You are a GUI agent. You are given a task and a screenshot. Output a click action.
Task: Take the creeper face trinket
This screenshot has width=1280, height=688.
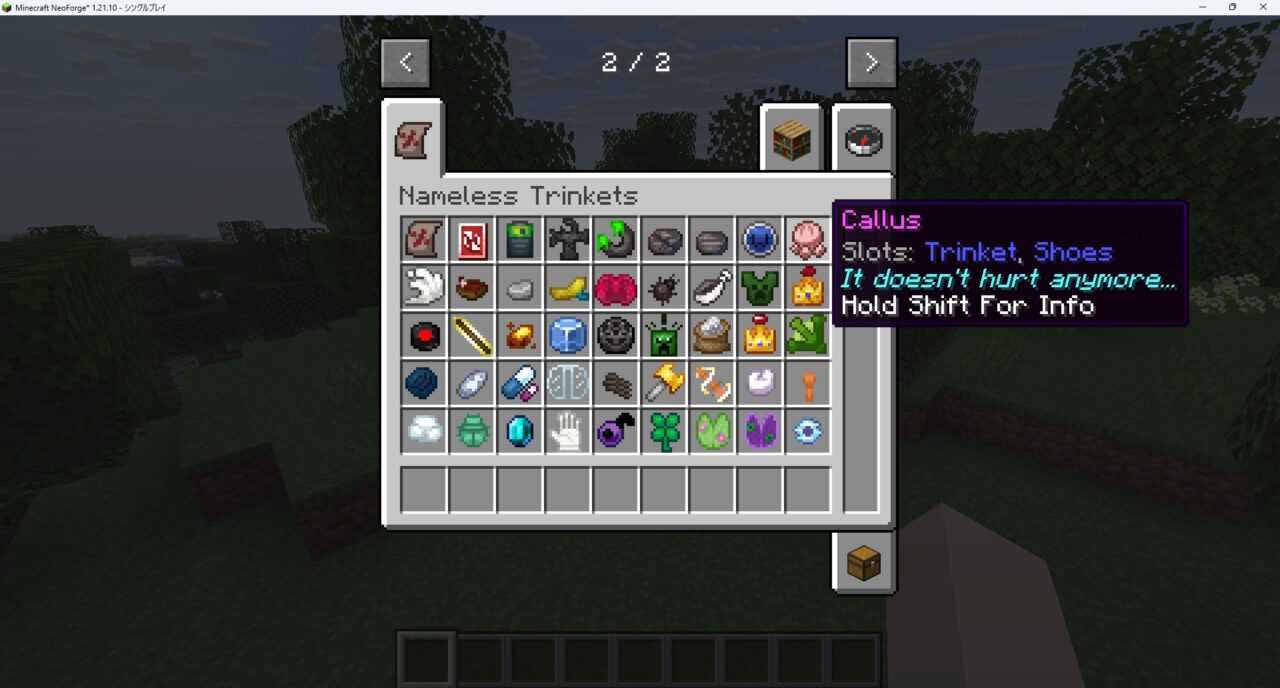(x=664, y=336)
